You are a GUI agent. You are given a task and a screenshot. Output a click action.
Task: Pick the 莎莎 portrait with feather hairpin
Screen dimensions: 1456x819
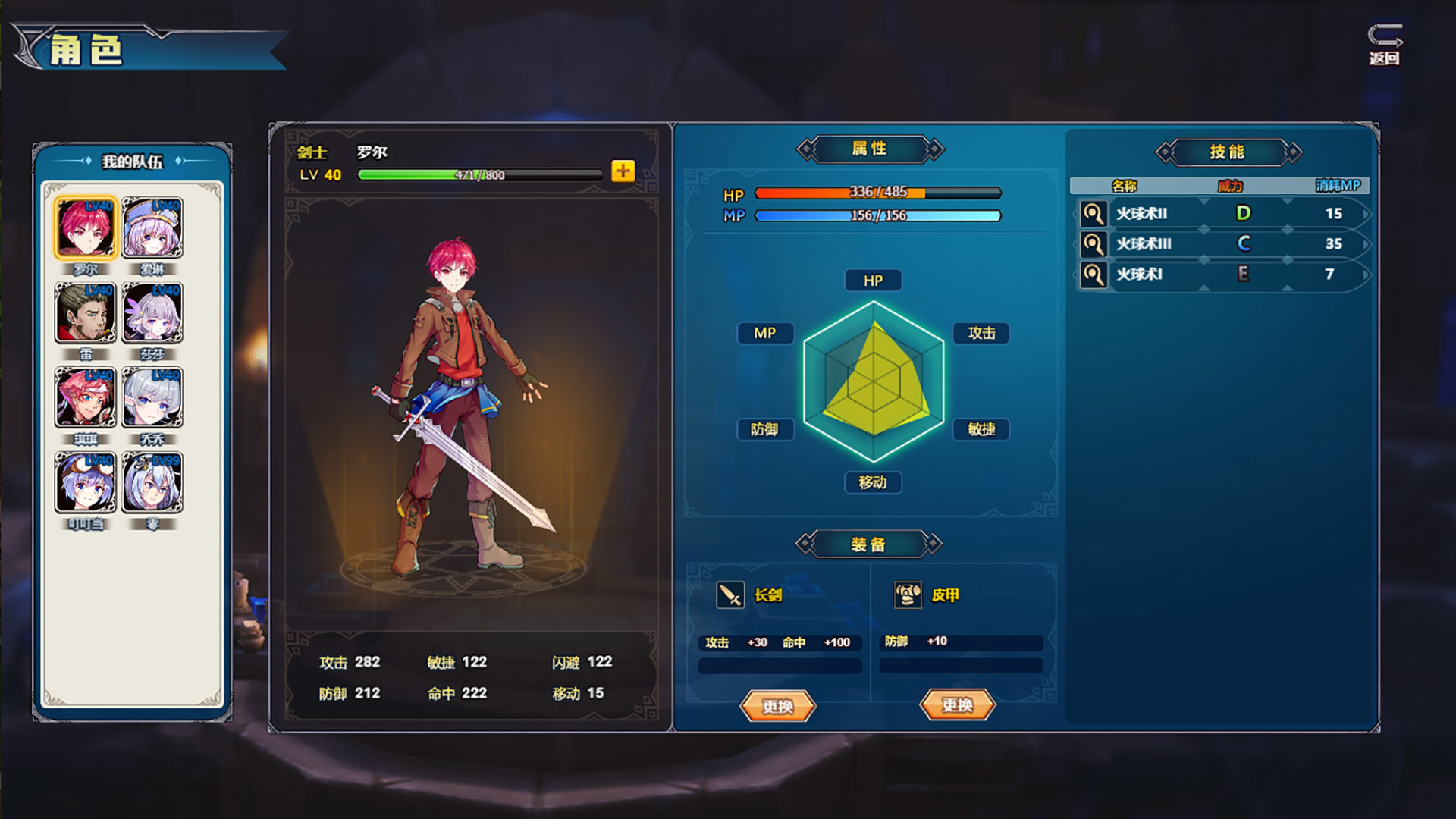152,313
